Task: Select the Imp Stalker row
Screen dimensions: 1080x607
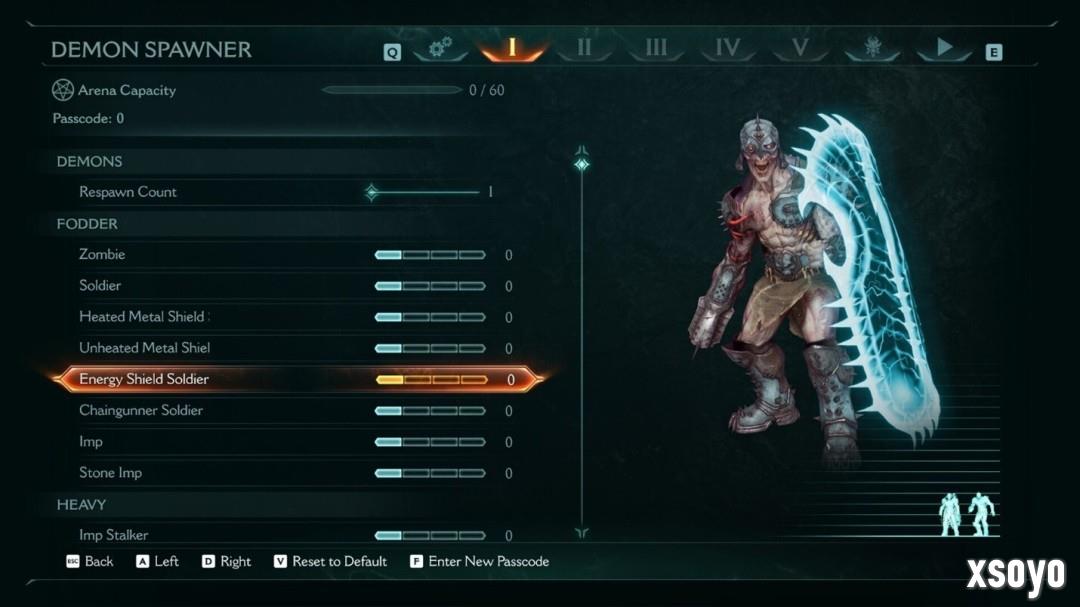Action: click(114, 535)
